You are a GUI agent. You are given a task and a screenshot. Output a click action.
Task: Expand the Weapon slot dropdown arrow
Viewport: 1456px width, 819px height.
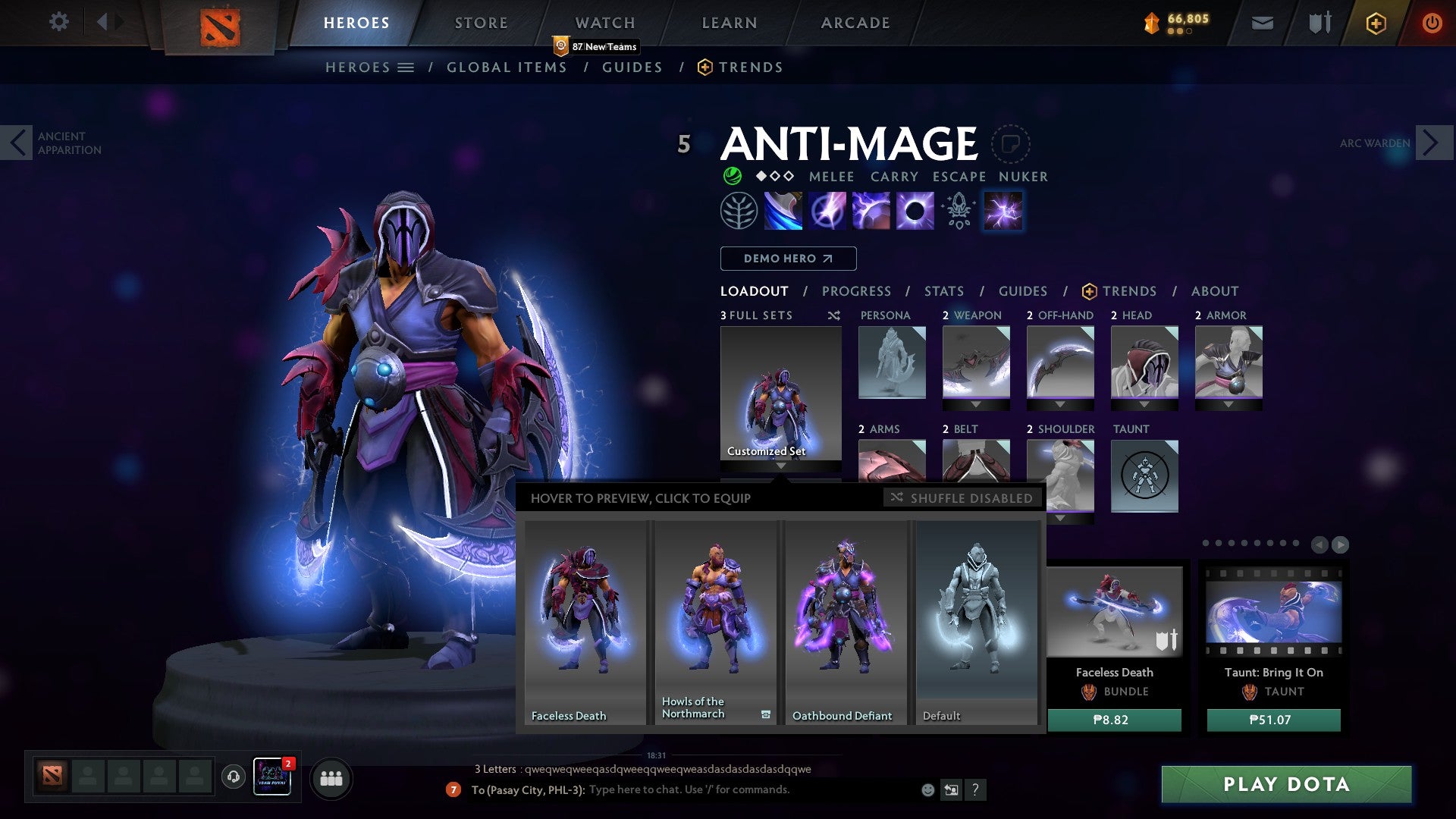976,404
